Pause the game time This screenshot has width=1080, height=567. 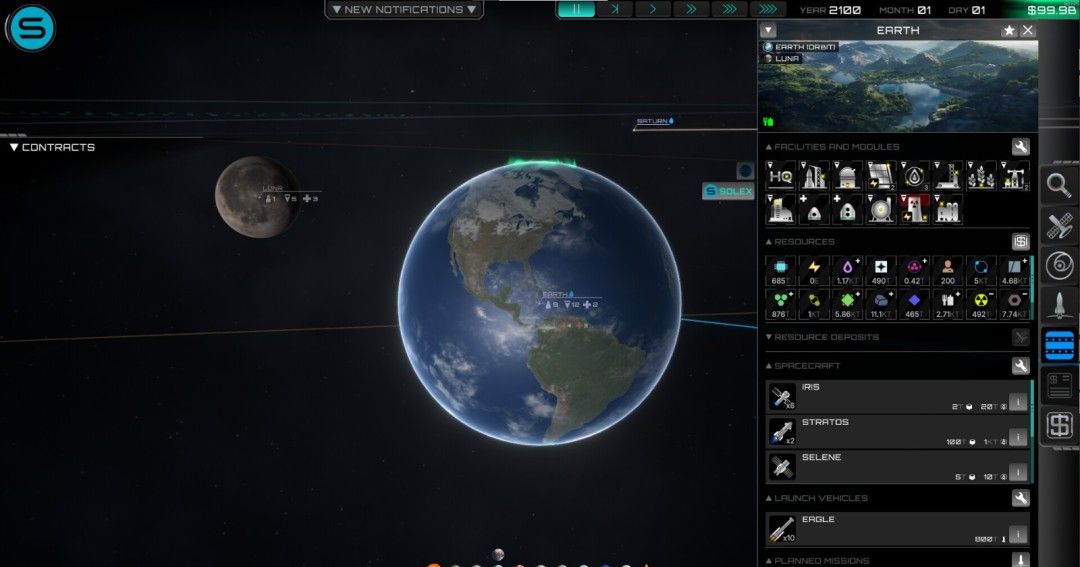[x=576, y=9]
